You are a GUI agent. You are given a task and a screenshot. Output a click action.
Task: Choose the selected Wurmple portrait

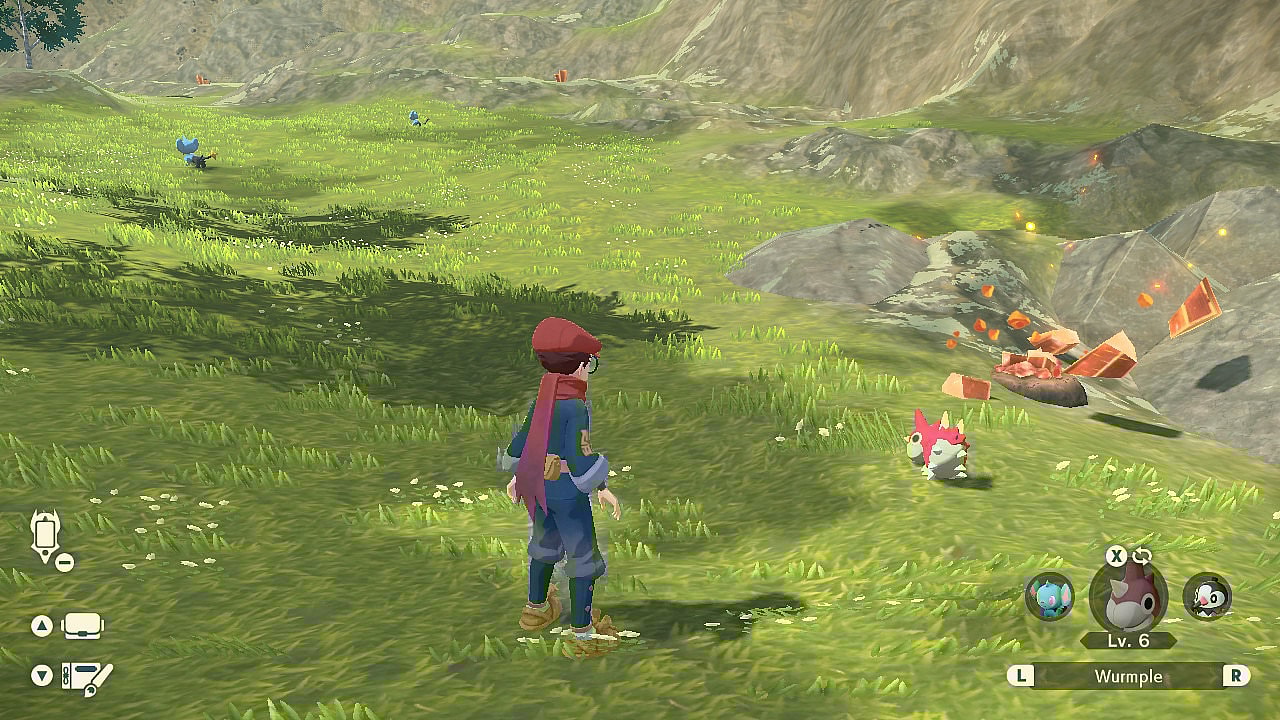tap(1128, 596)
